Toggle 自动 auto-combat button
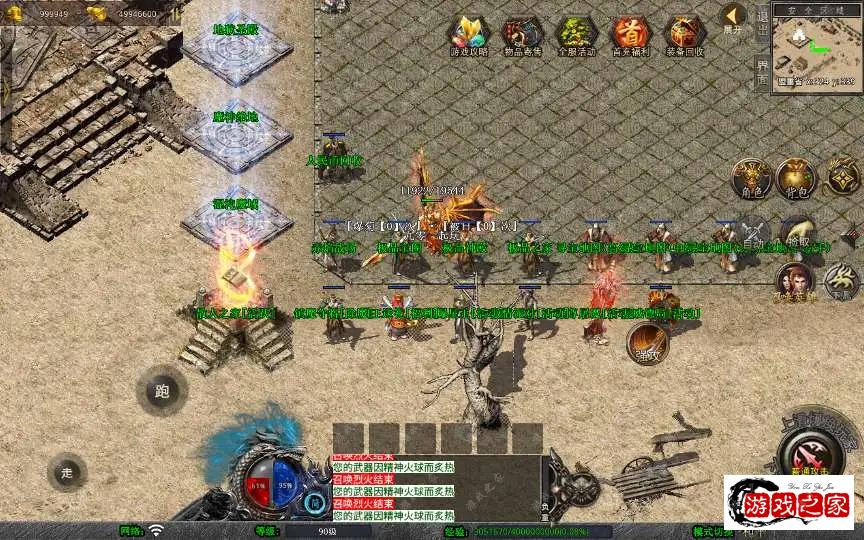The height and width of the screenshot is (540, 864). pos(751,236)
